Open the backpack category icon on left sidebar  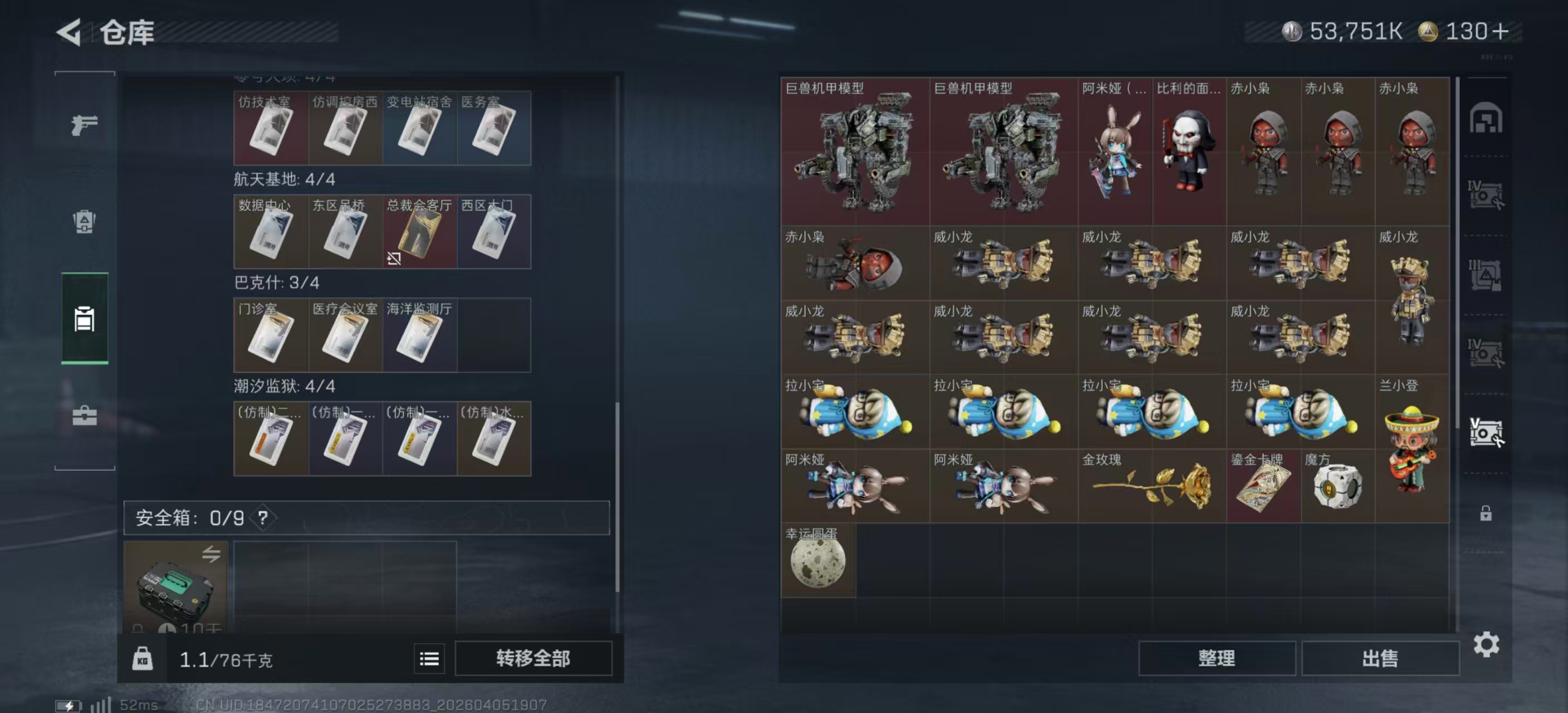click(85, 222)
